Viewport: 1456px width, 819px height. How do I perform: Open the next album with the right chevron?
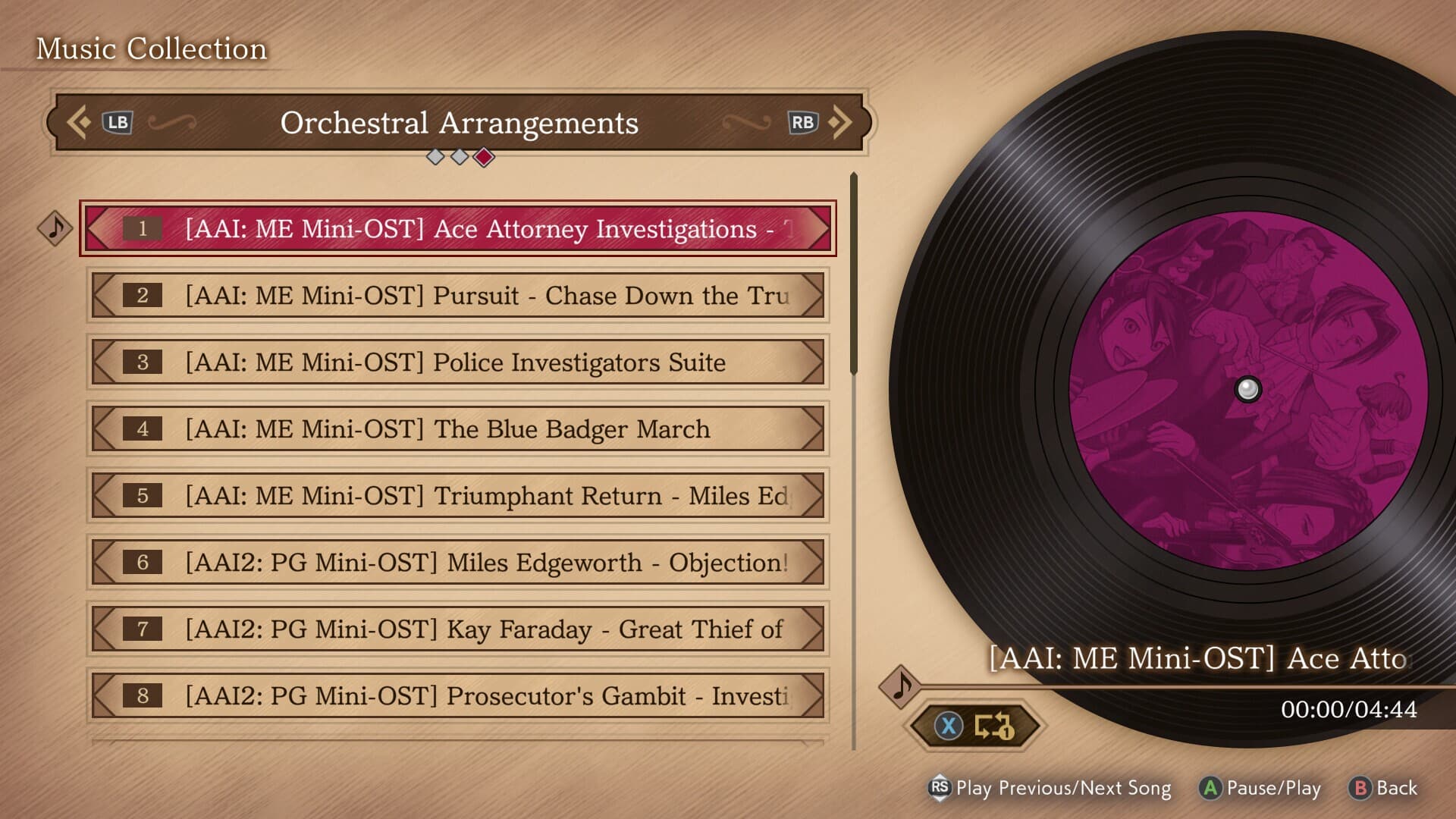(x=842, y=121)
